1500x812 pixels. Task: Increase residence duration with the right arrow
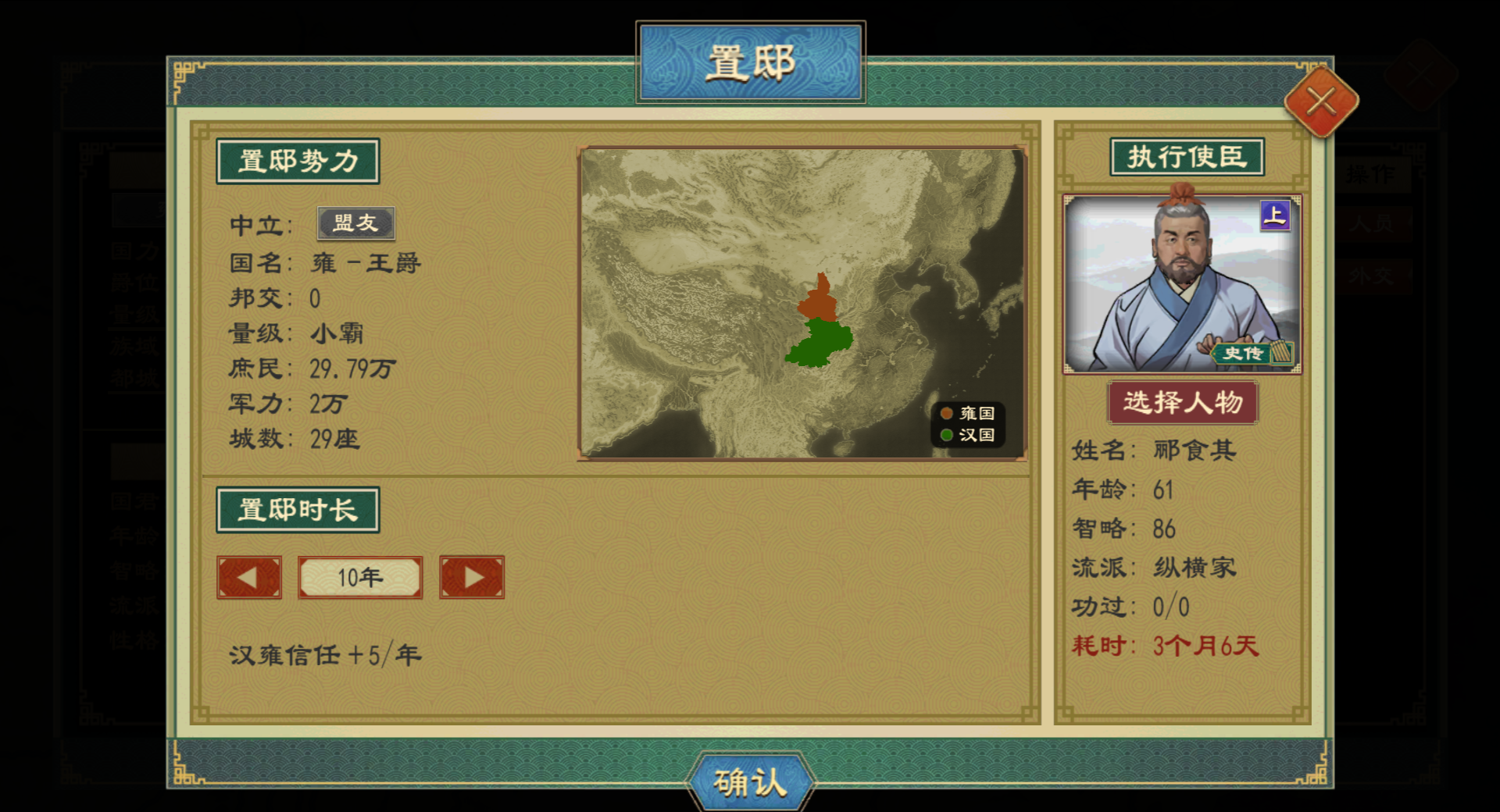point(472,578)
